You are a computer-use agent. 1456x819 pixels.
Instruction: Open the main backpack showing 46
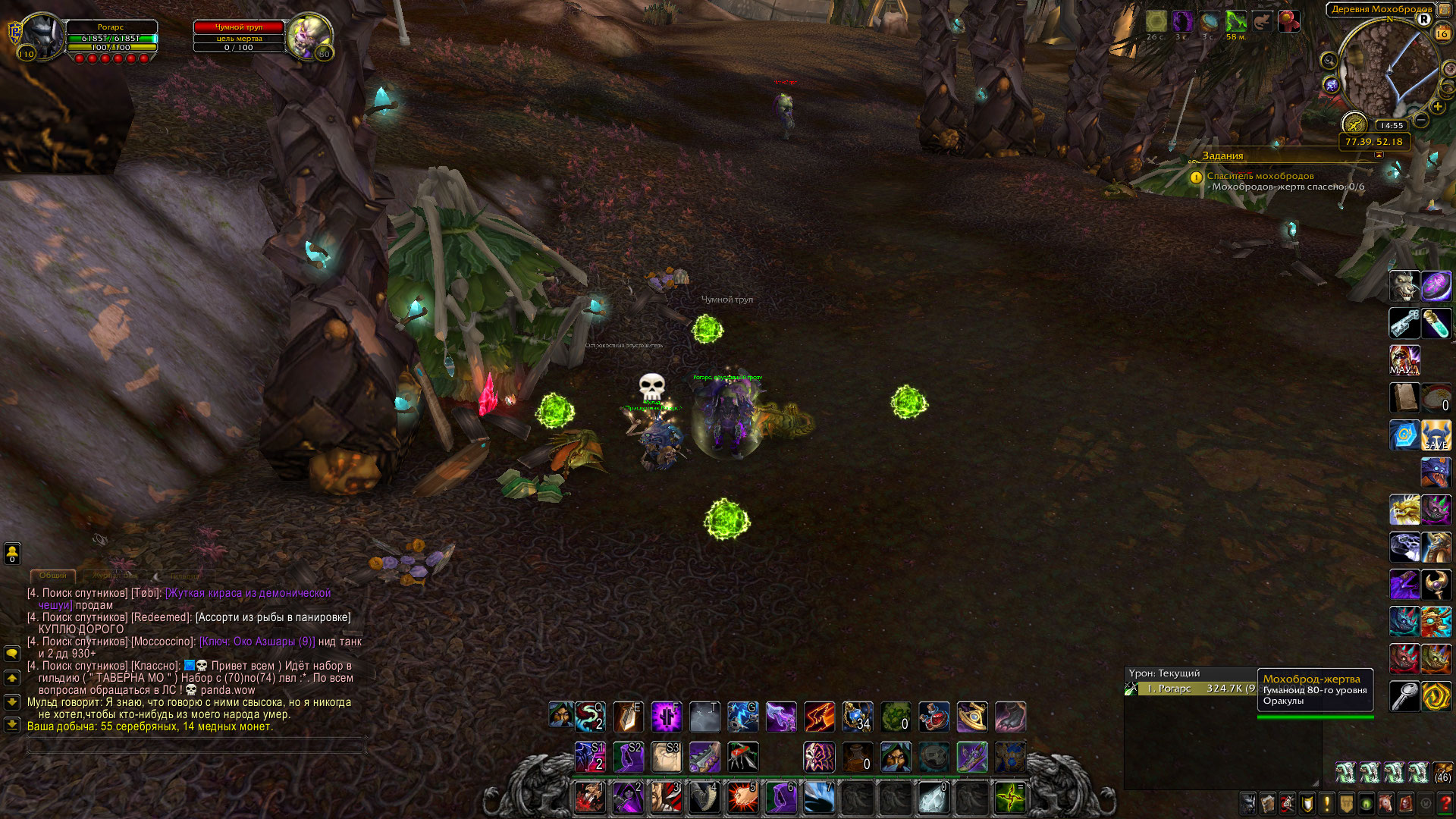[x=1442, y=773]
